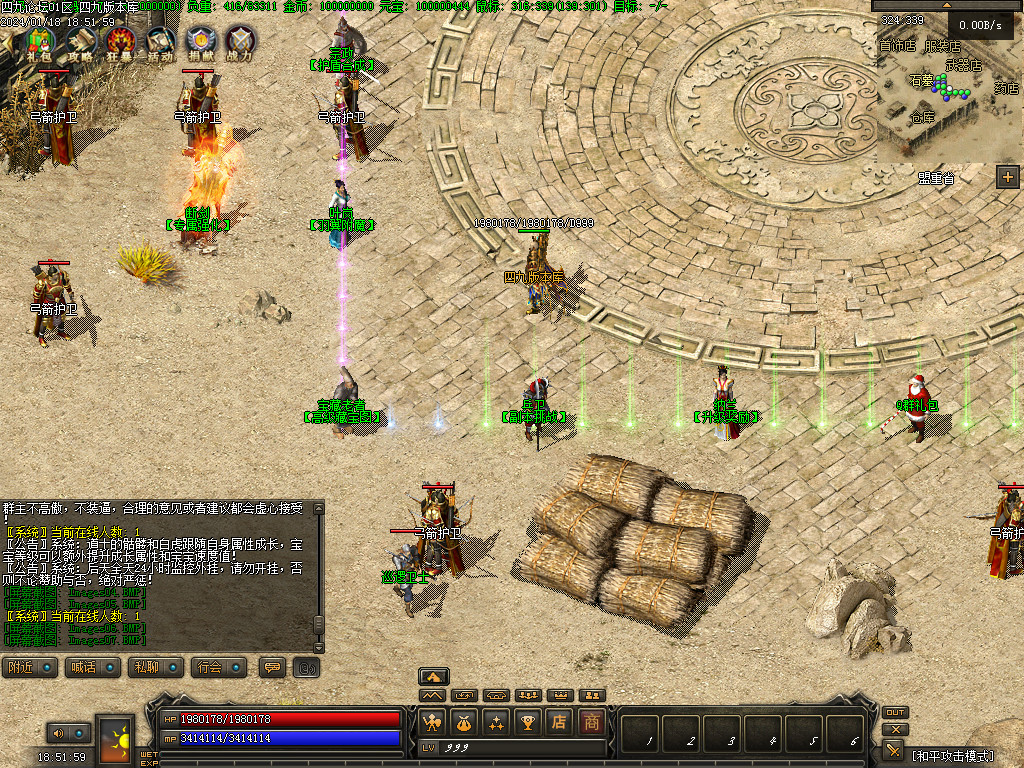
Task: Open the skills sparkle button
Action: tap(496, 722)
